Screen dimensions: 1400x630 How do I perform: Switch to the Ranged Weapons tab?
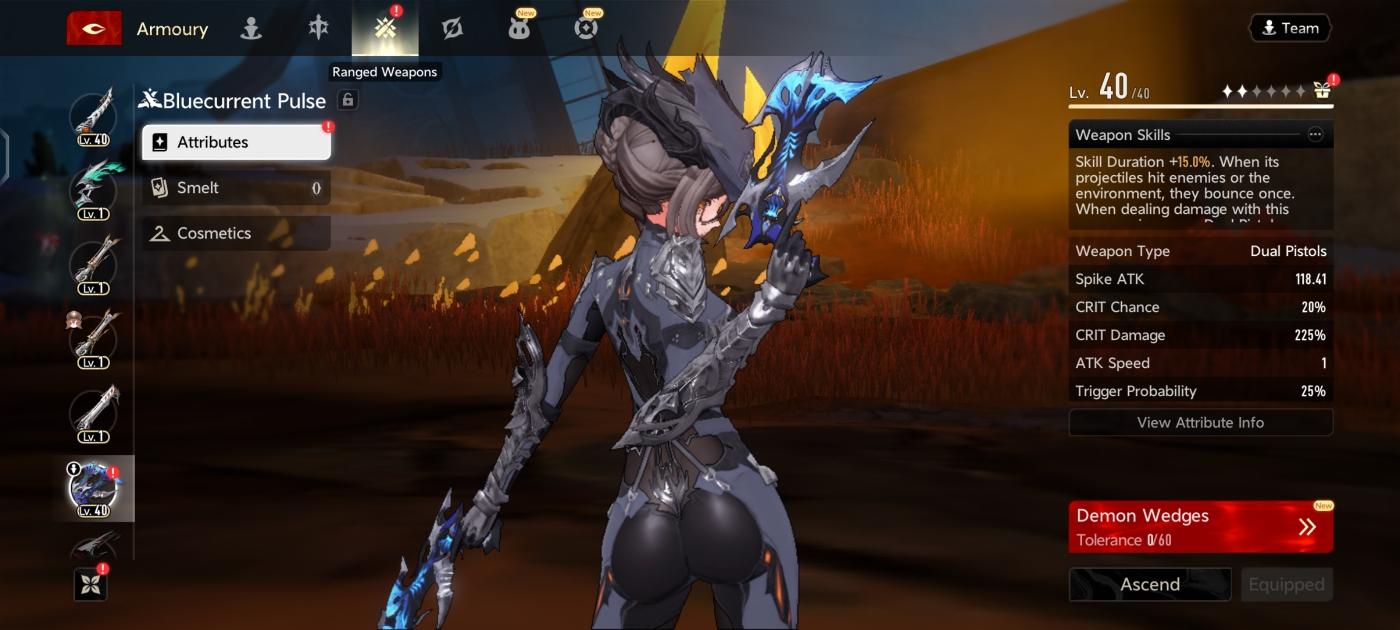pos(385,28)
